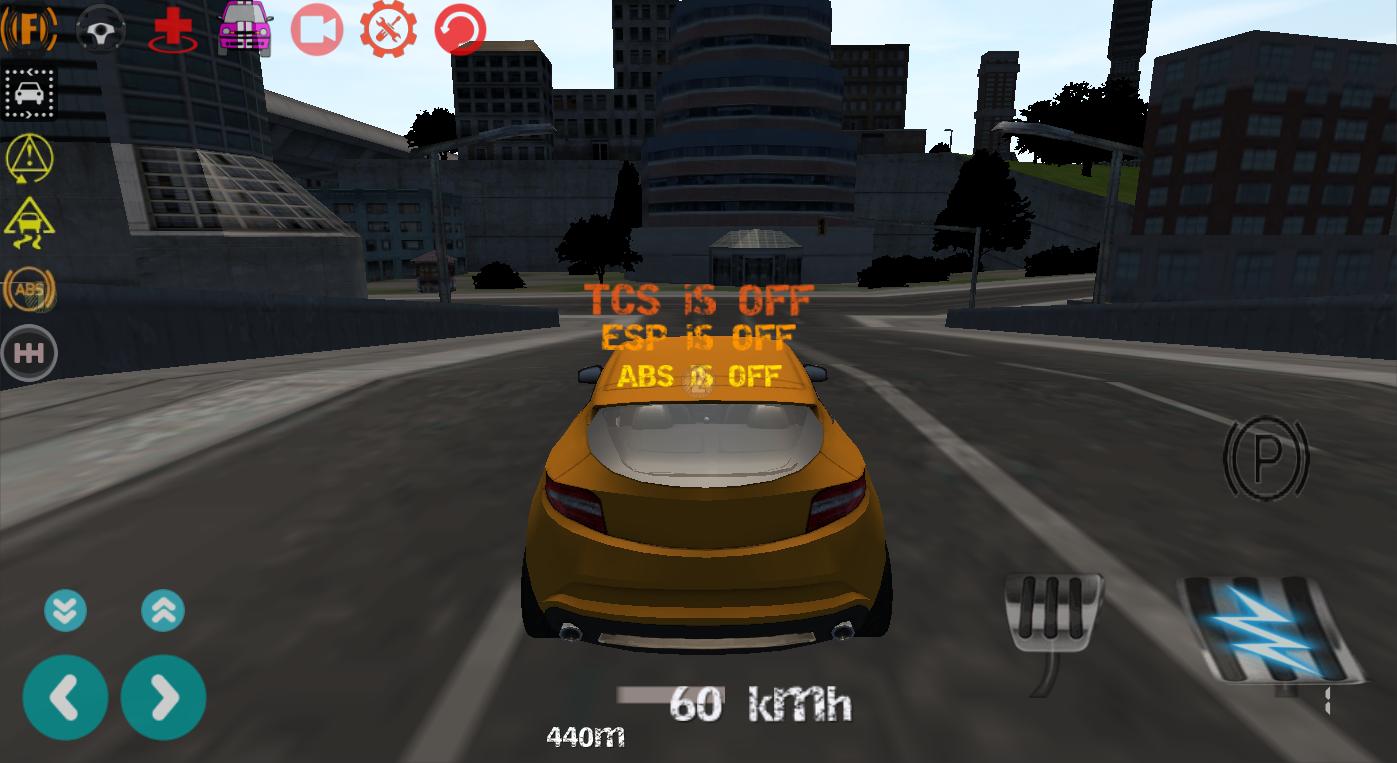Open the settings with wrench and gear icon
Image resolution: width=1397 pixels, height=763 pixels.
tap(388, 27)
